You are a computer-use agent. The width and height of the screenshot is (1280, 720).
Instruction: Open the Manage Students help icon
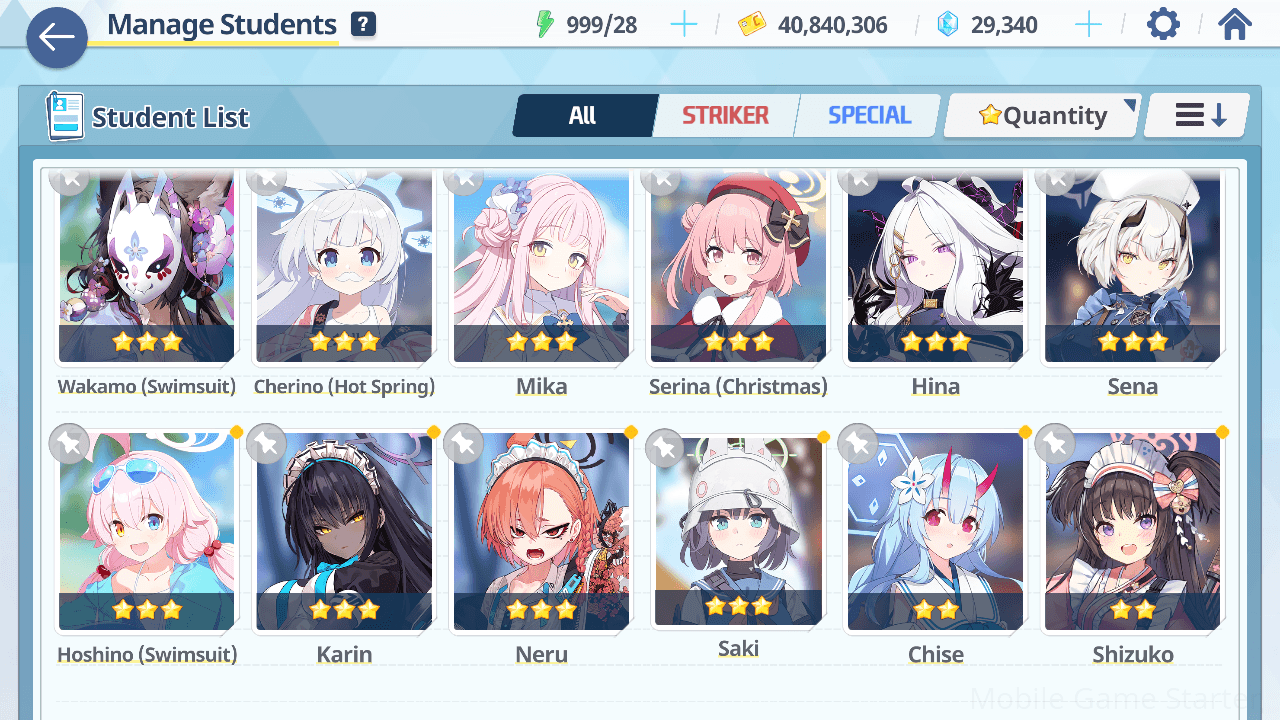[364, 25]
